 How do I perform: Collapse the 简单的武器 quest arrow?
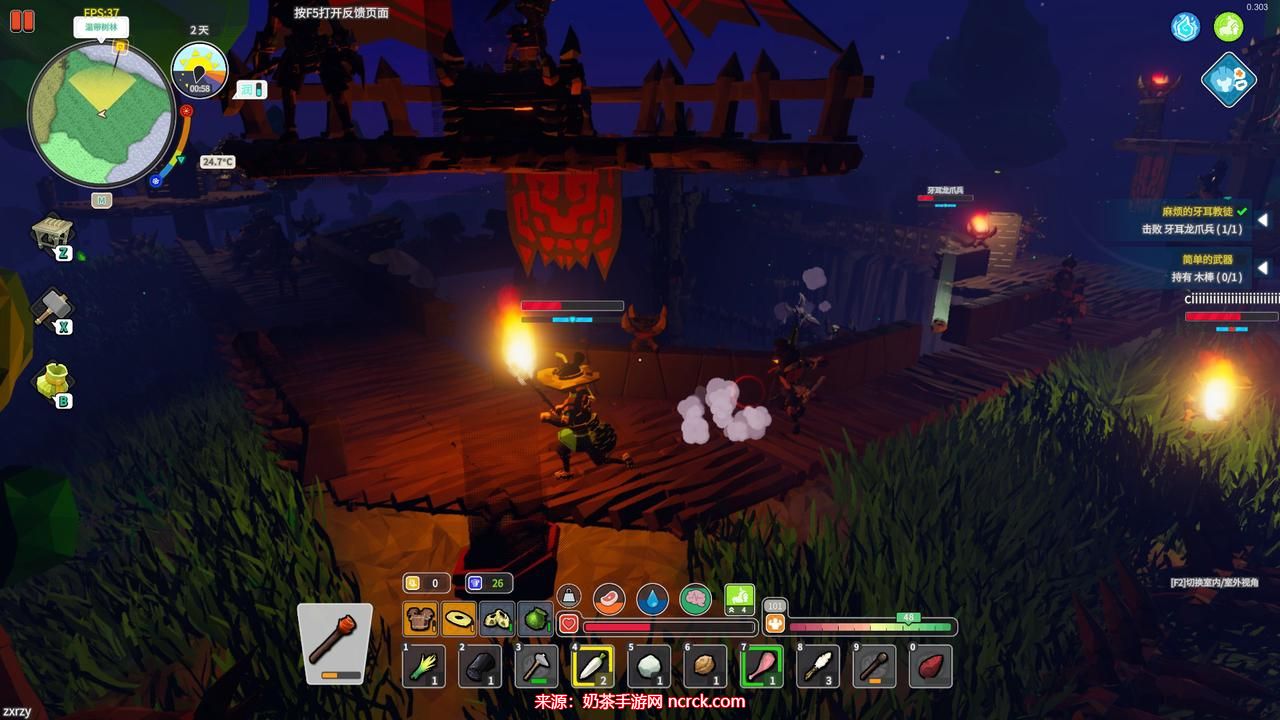point(1262,268)
